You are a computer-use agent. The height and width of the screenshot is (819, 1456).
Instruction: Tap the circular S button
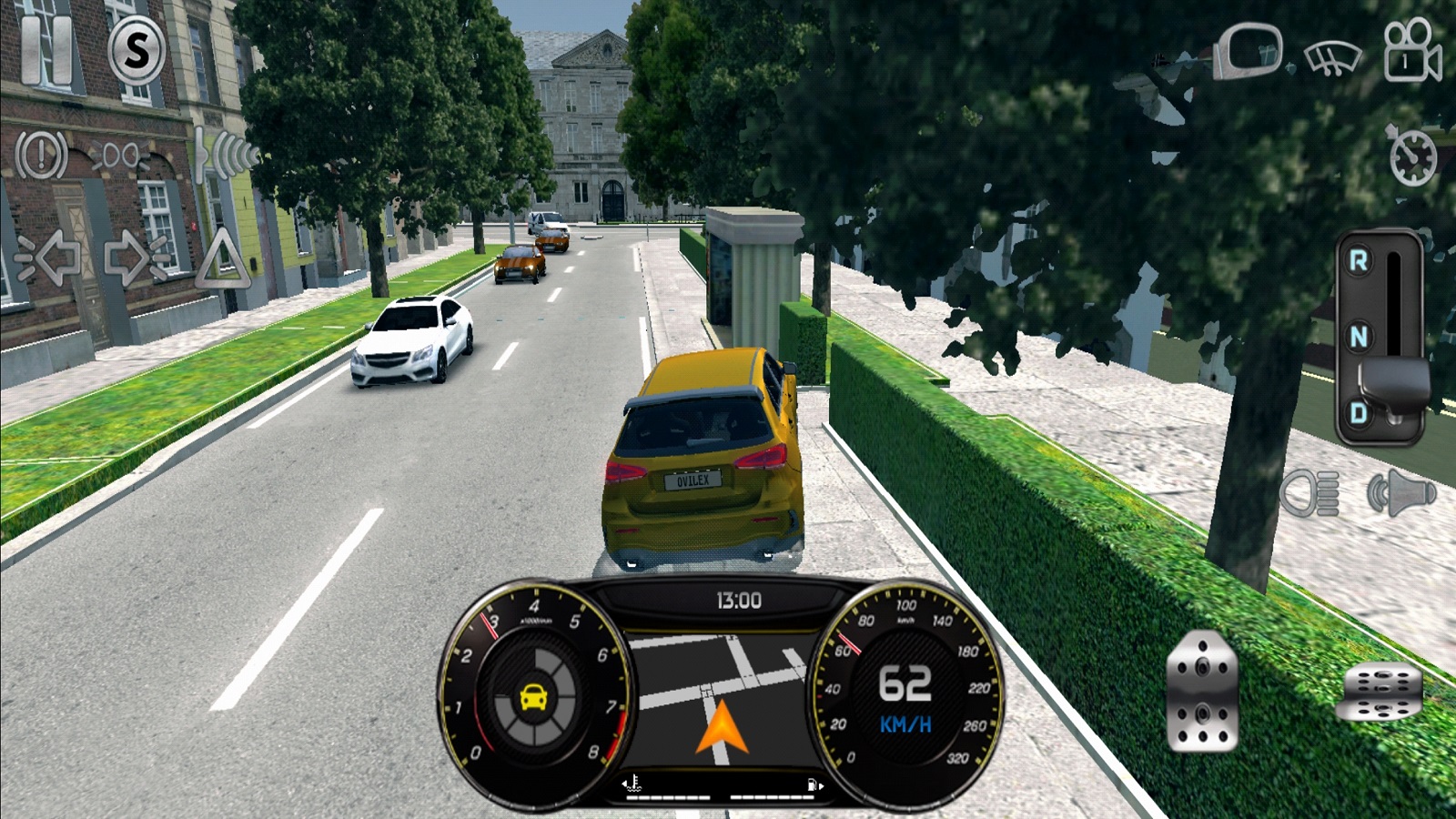point(136,49)
